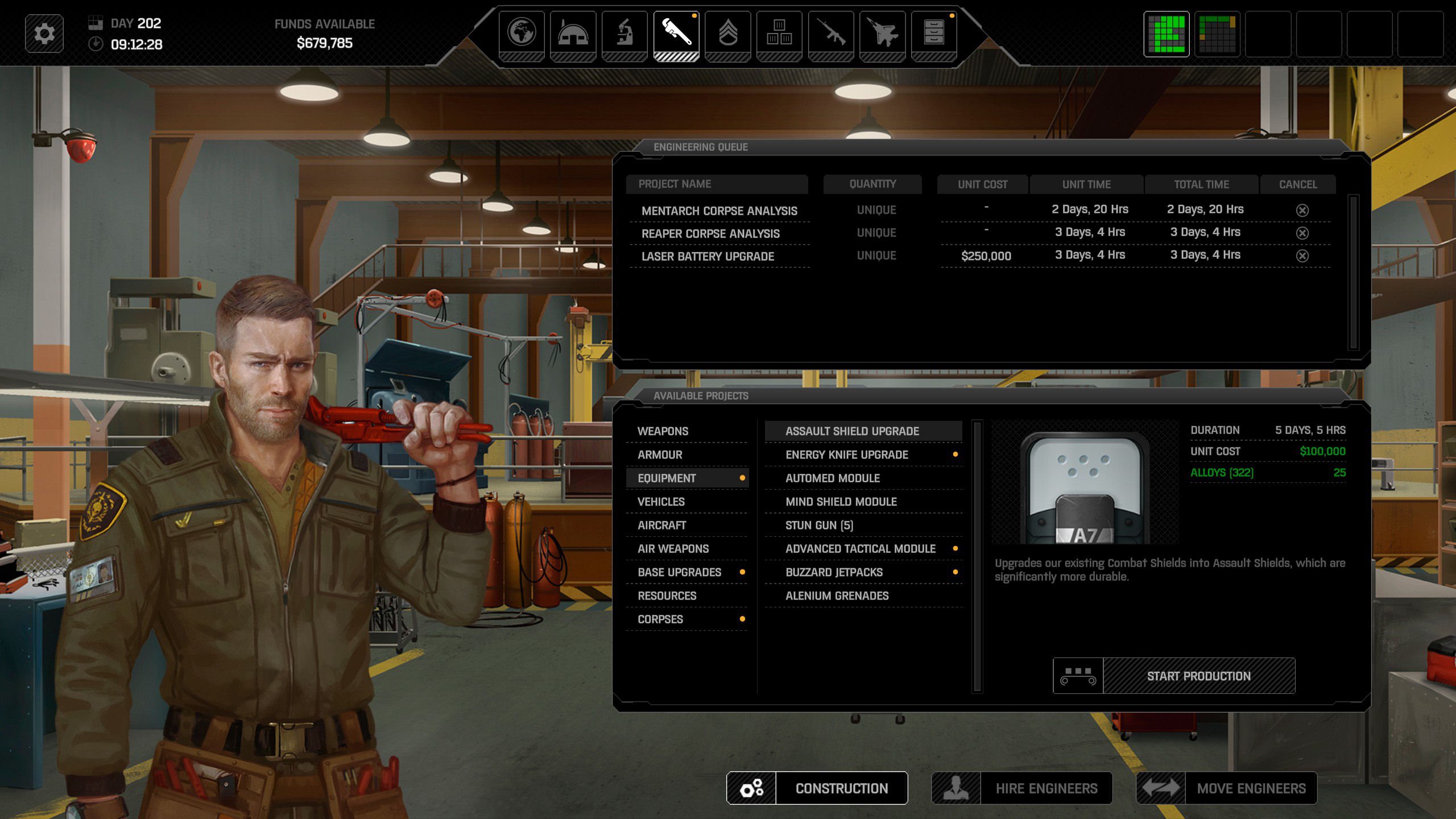
Task: Select the bright green base layout tile
Action: (x=1166, y=34)
